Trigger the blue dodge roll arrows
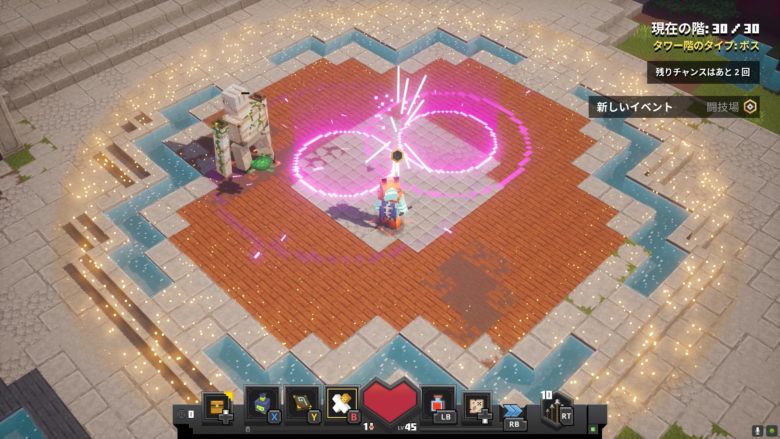The height and width of the screenshot is (439, 780). click(x=514, y=409)
